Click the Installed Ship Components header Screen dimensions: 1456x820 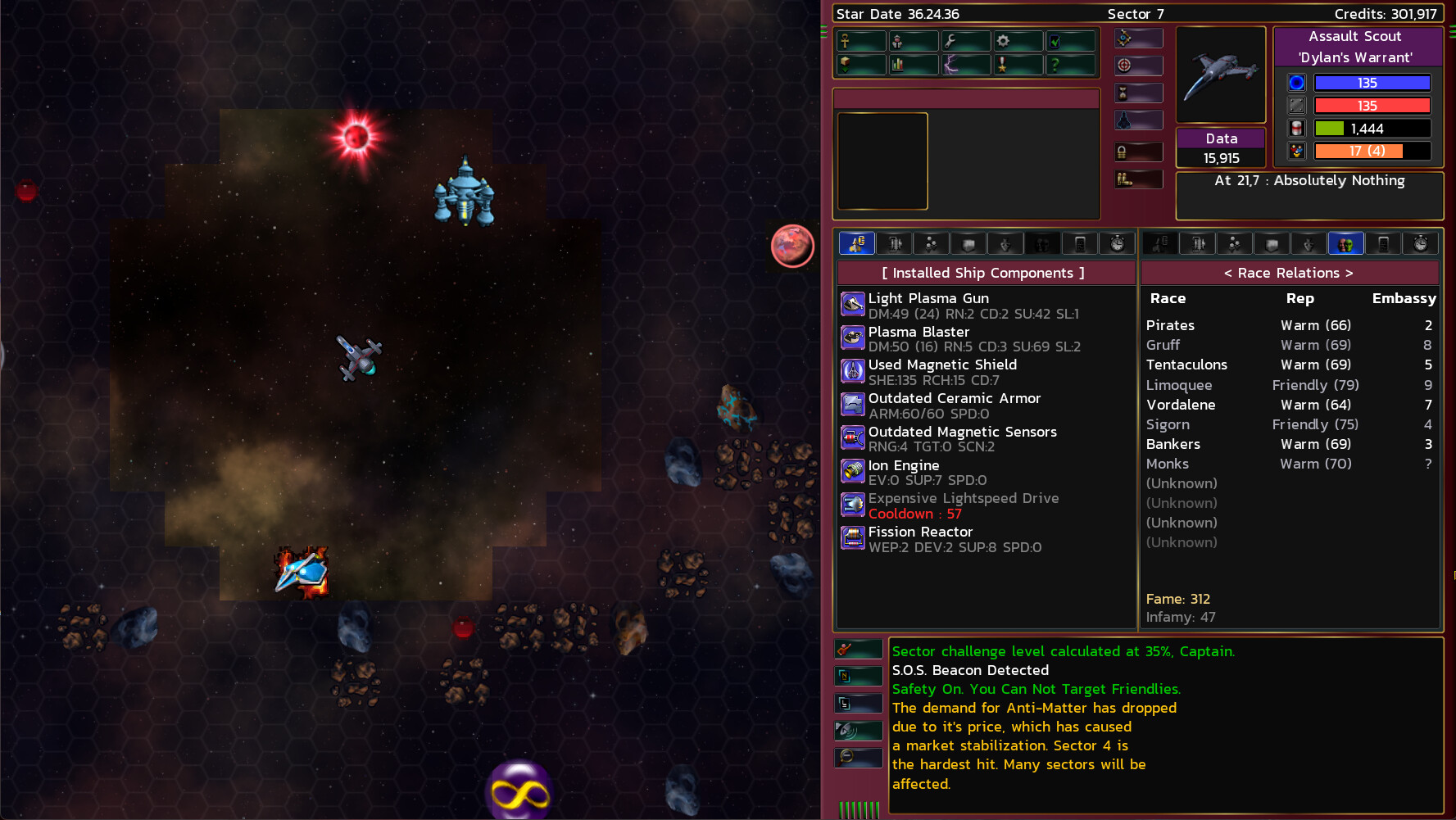point(985,273)
